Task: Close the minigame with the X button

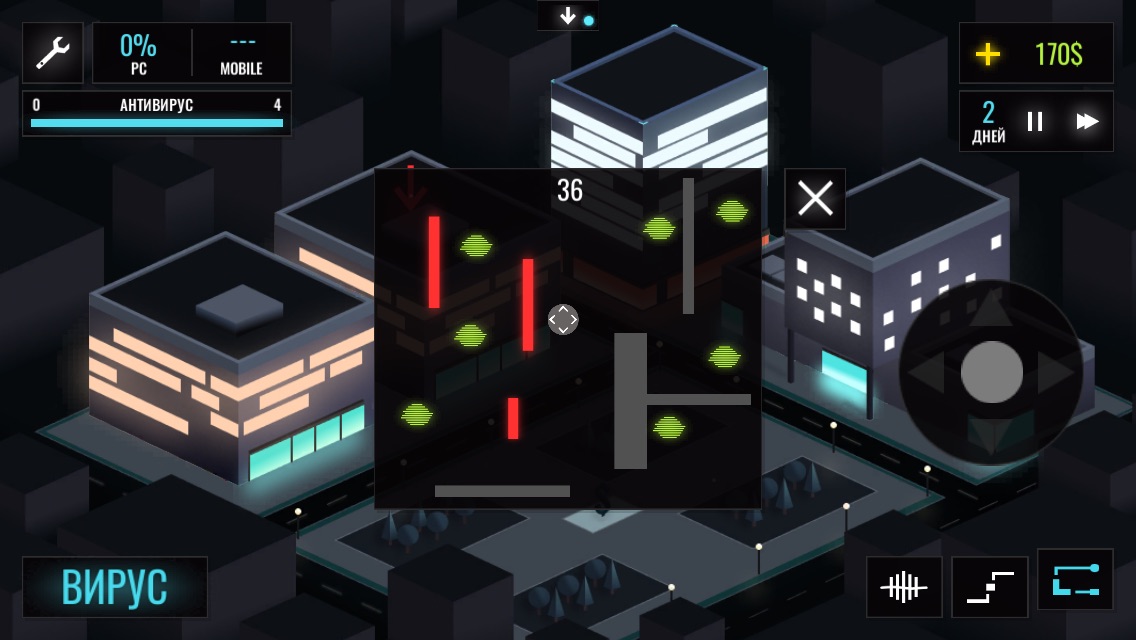Action: click(x=815, y=199)
